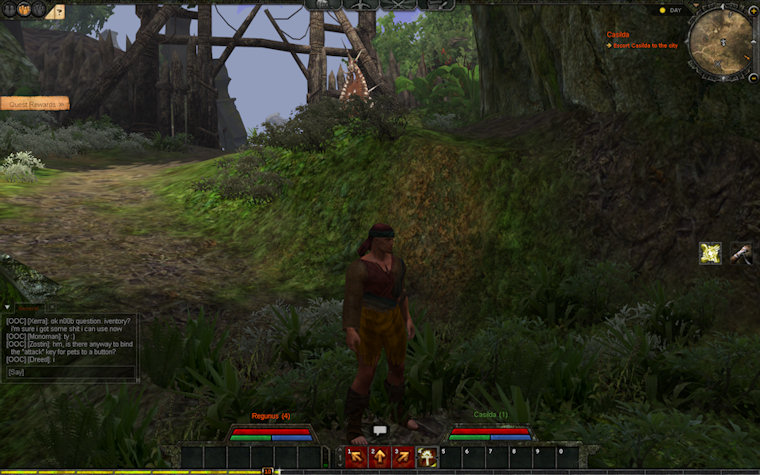
Task: Activate the ability in hotbar slot 4
Action: click(427, 457)
